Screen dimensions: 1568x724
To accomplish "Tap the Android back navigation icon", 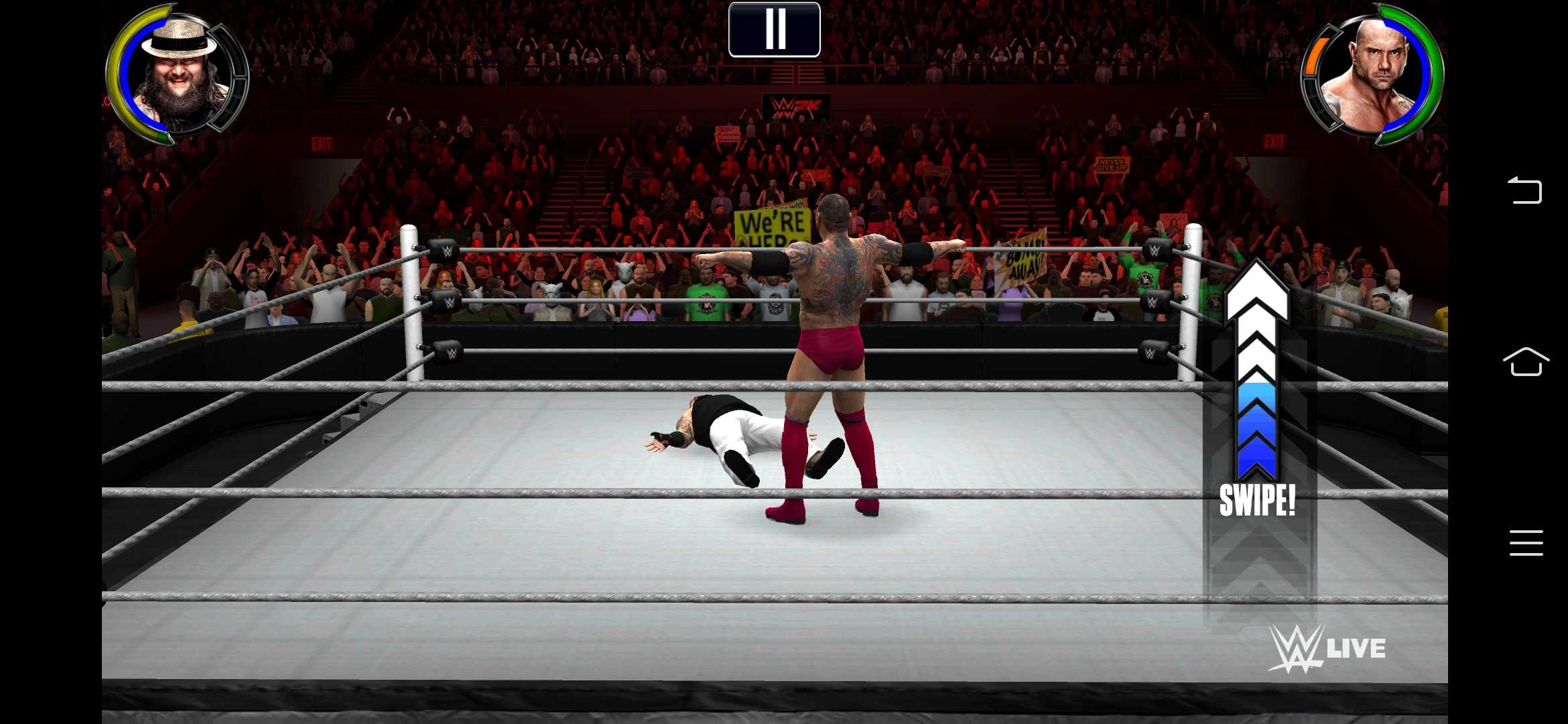I will click(x=1526, y=190).
